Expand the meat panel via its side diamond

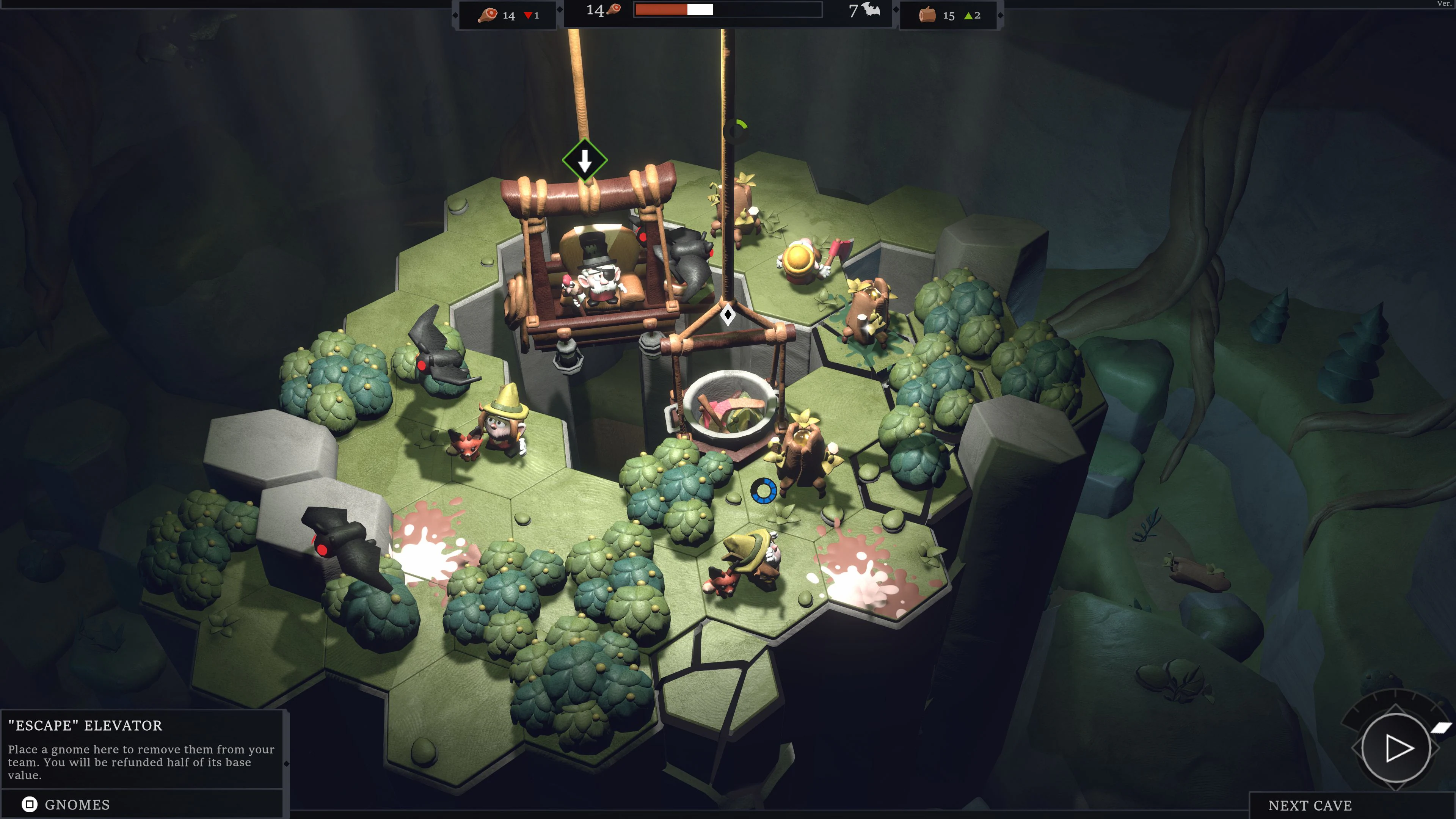(455, 15)
